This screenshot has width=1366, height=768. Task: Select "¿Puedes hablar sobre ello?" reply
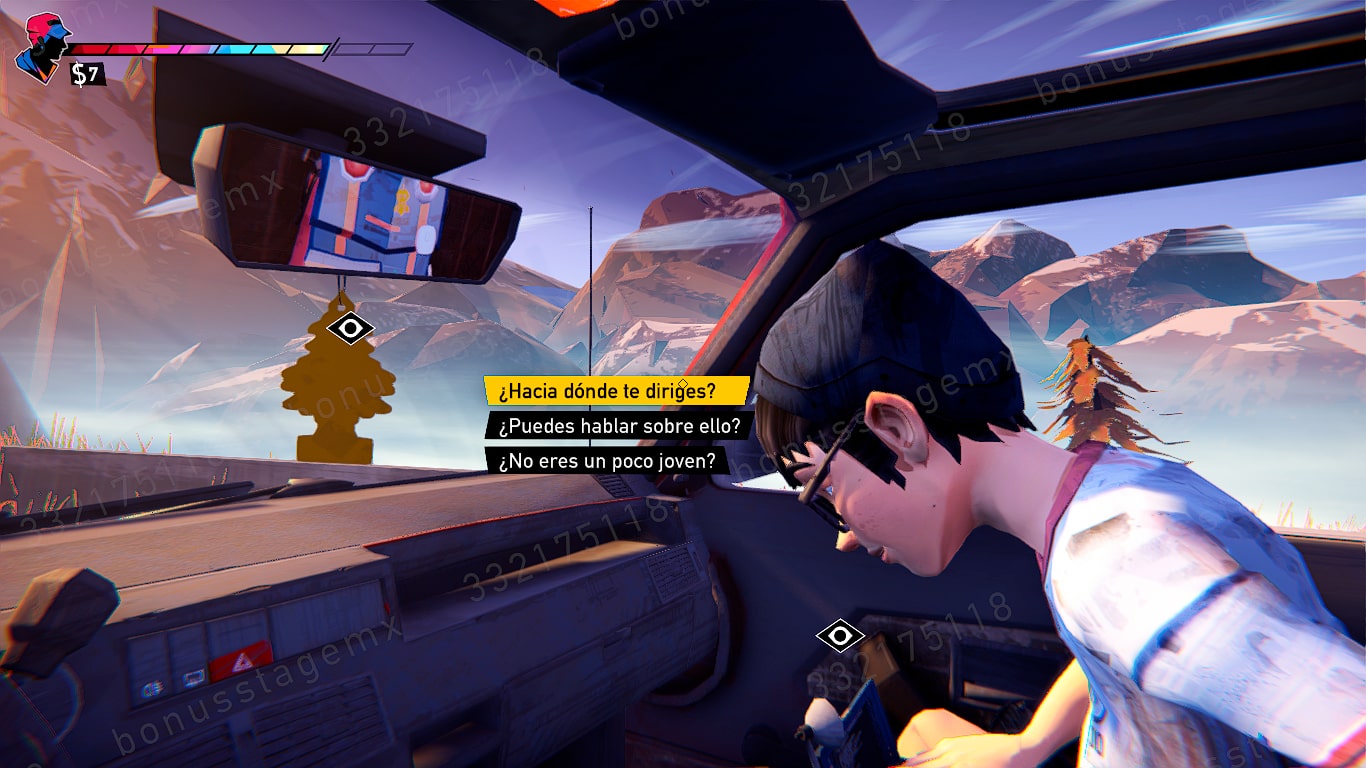pyautogui.click(x=618, y=425)
